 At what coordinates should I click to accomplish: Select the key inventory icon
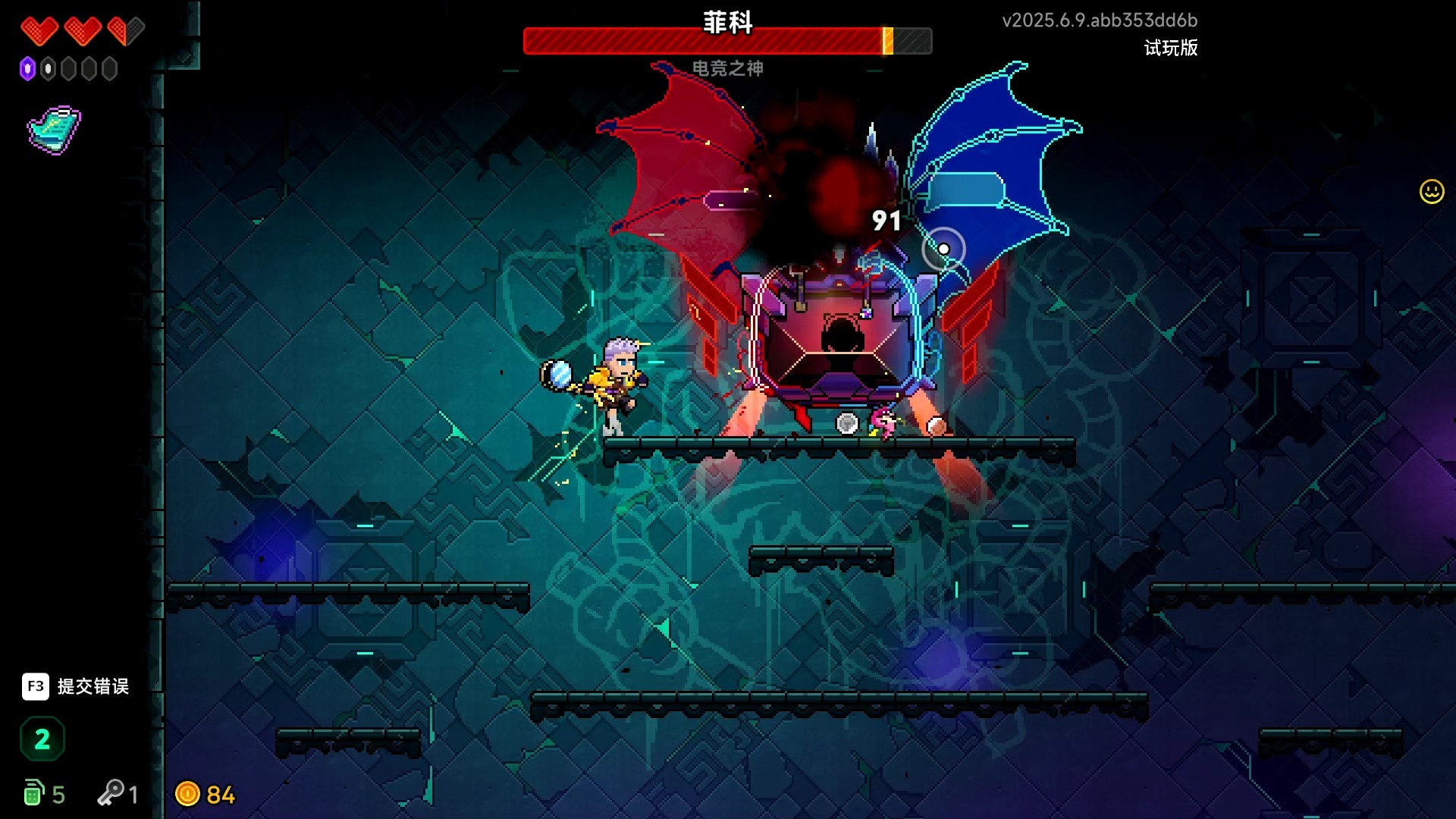(111, 793)
